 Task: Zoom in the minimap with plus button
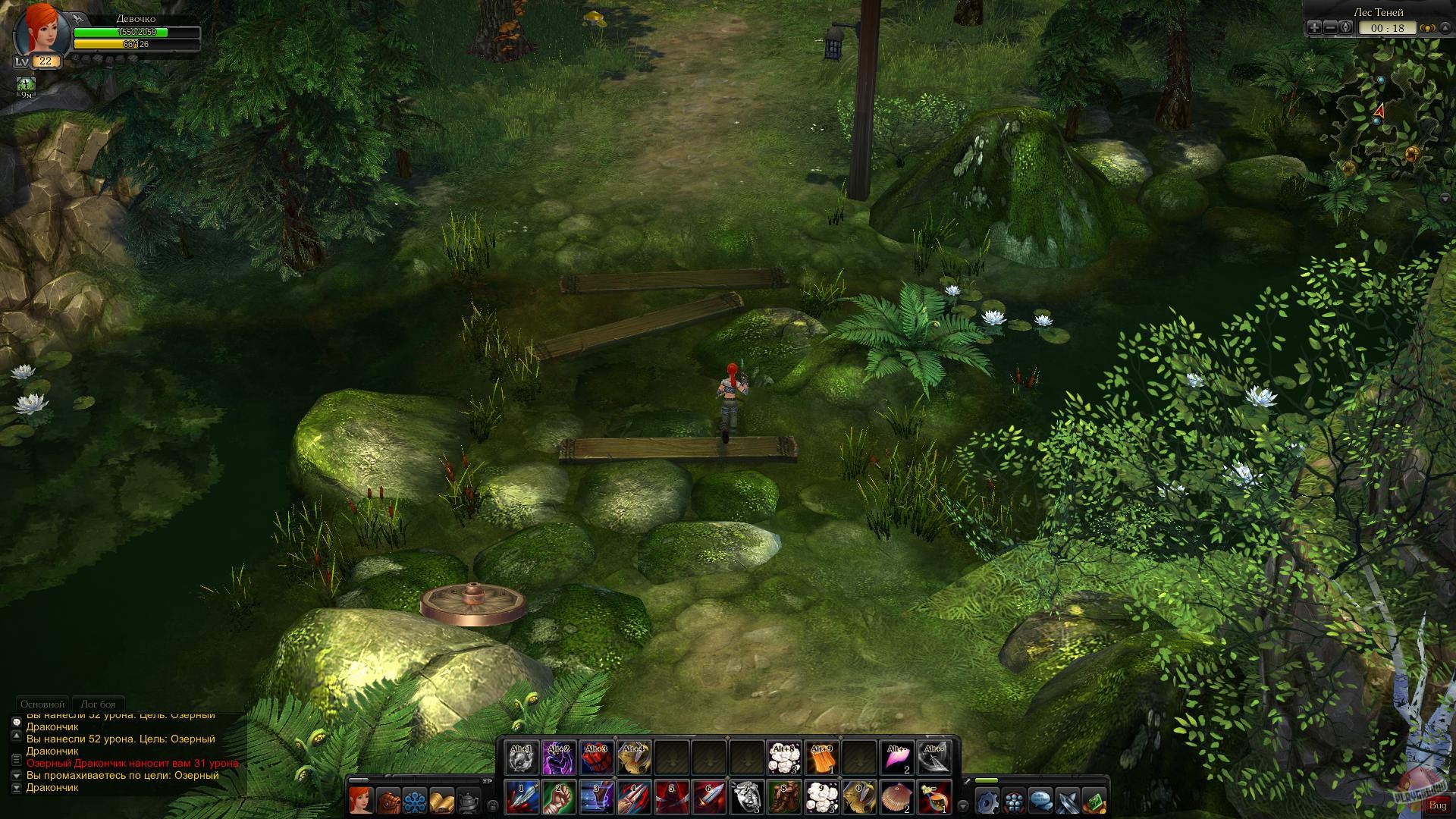[1314, 28]
